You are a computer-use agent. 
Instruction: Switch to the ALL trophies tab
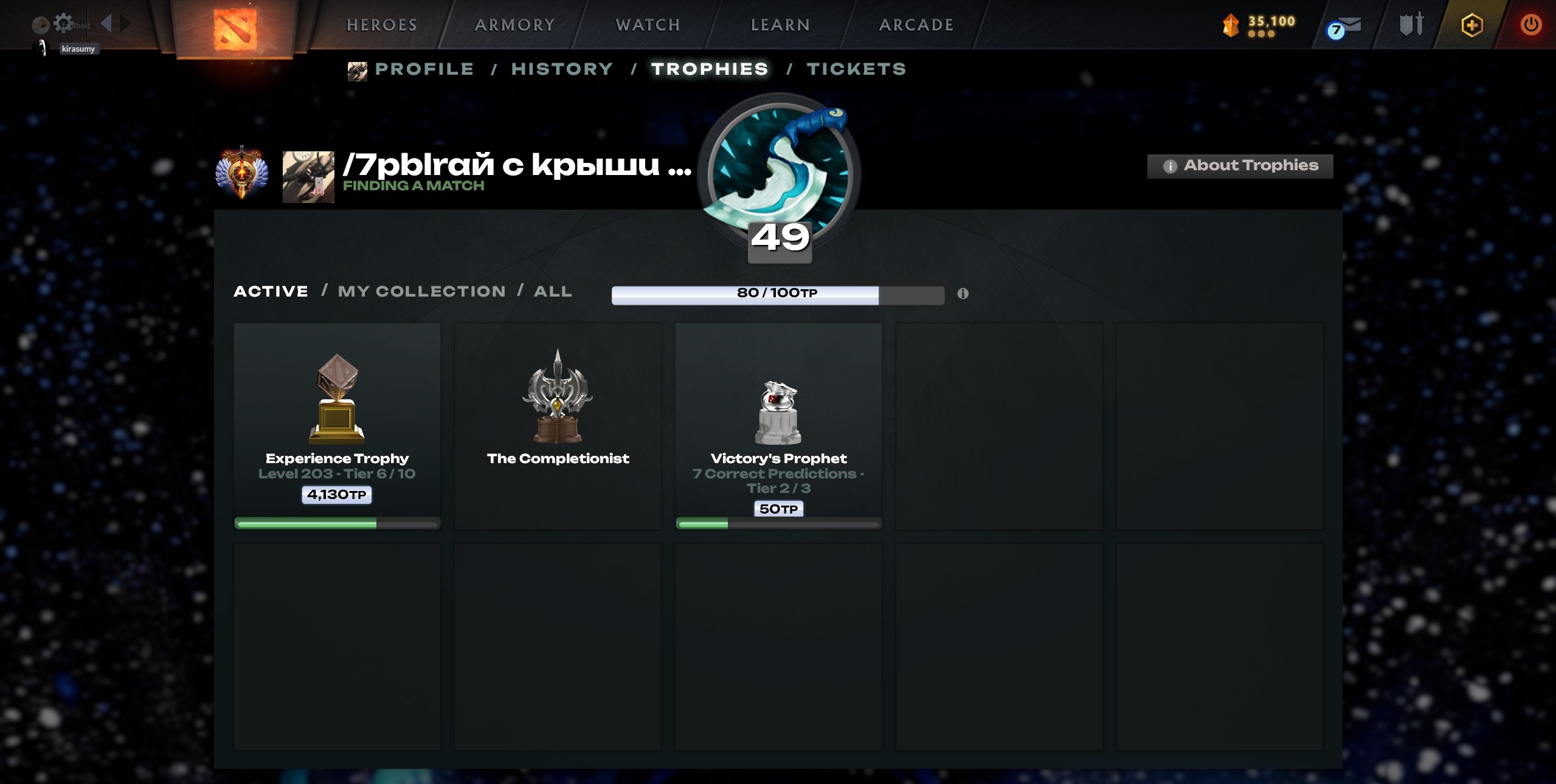pos(552,291)
